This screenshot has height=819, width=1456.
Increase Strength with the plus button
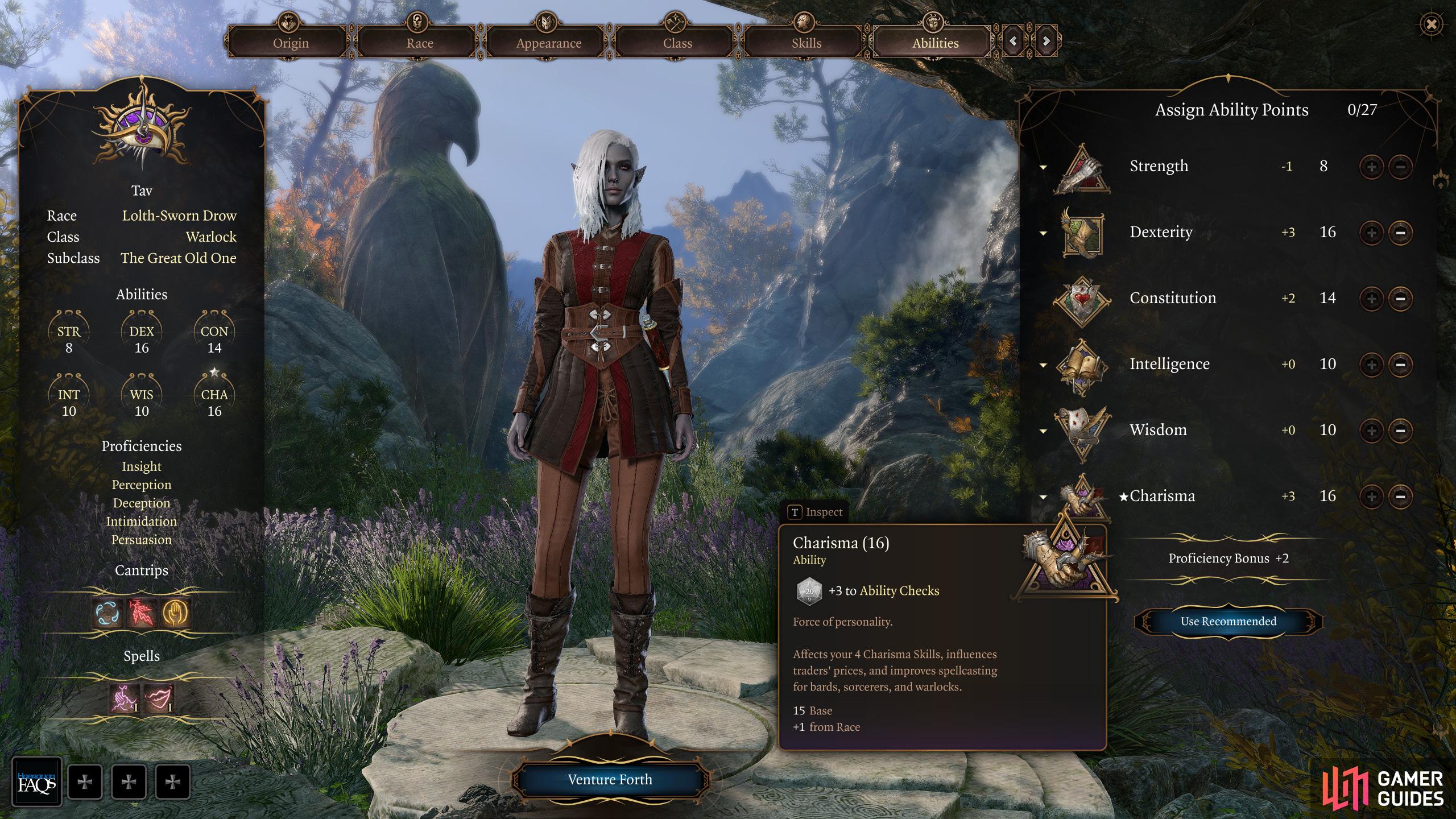pyautogui.click(x=1371, y=167)
